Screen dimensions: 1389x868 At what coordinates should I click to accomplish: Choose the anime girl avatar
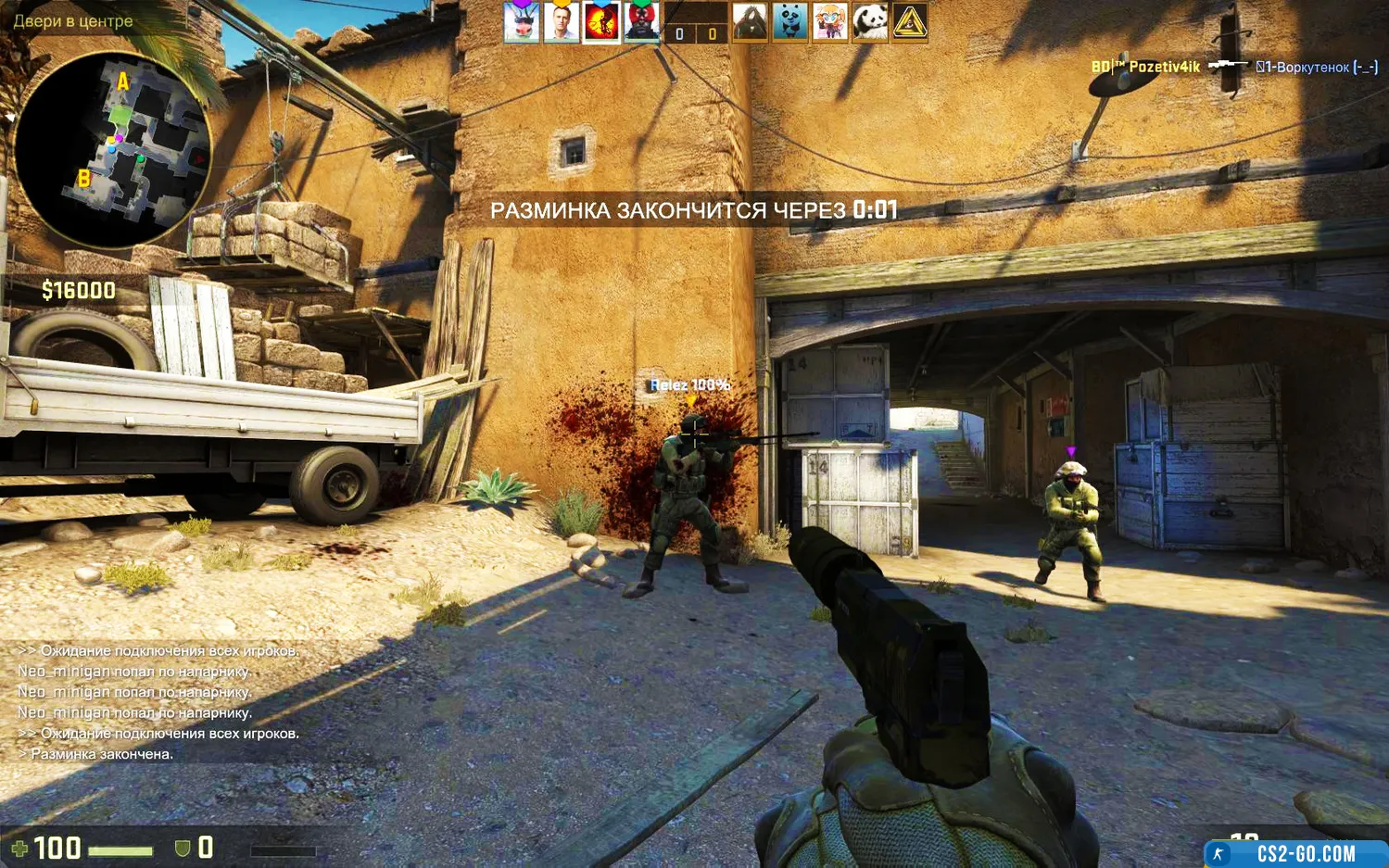point(830,22)
